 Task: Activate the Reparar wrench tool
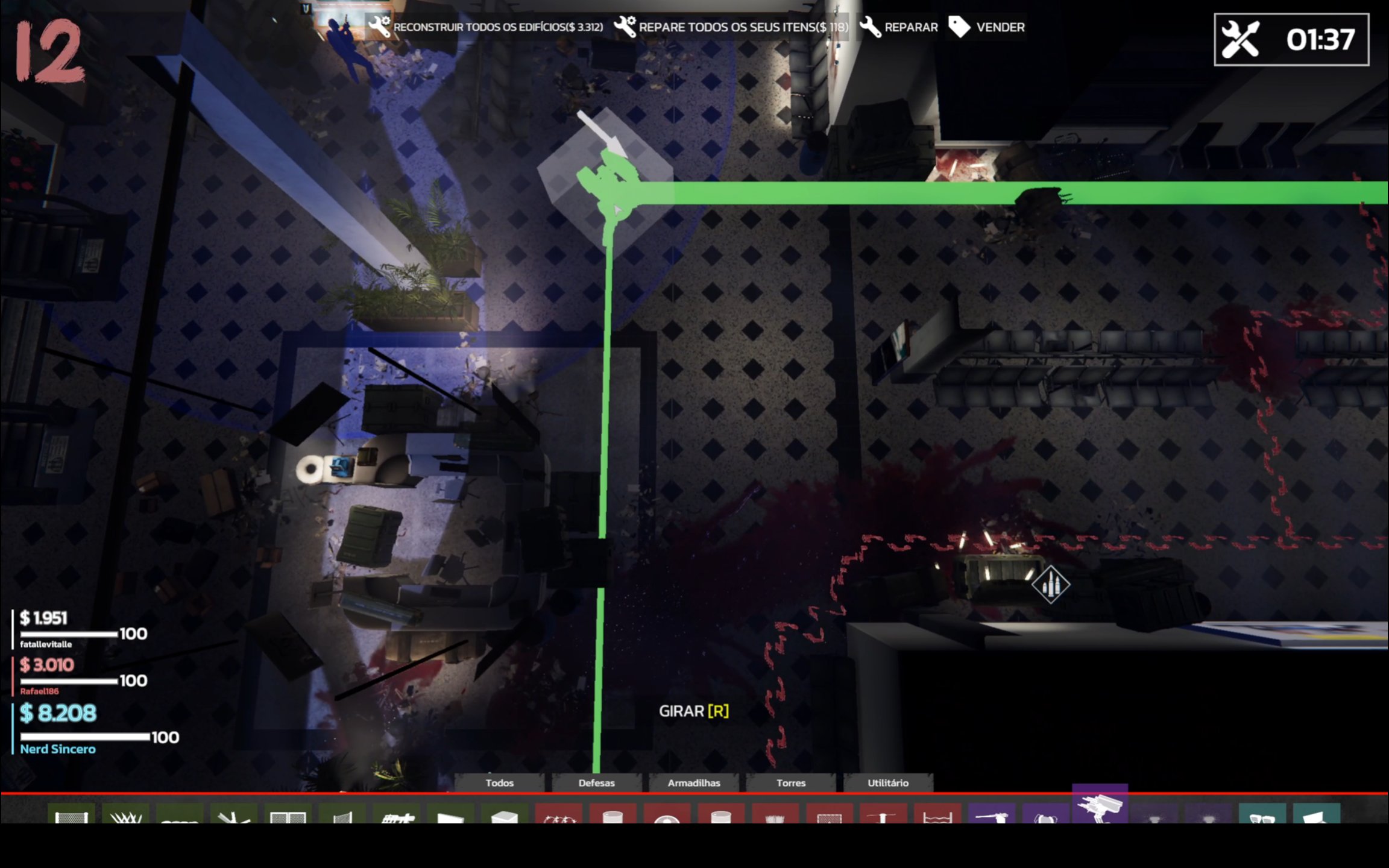tap(899, 27)
